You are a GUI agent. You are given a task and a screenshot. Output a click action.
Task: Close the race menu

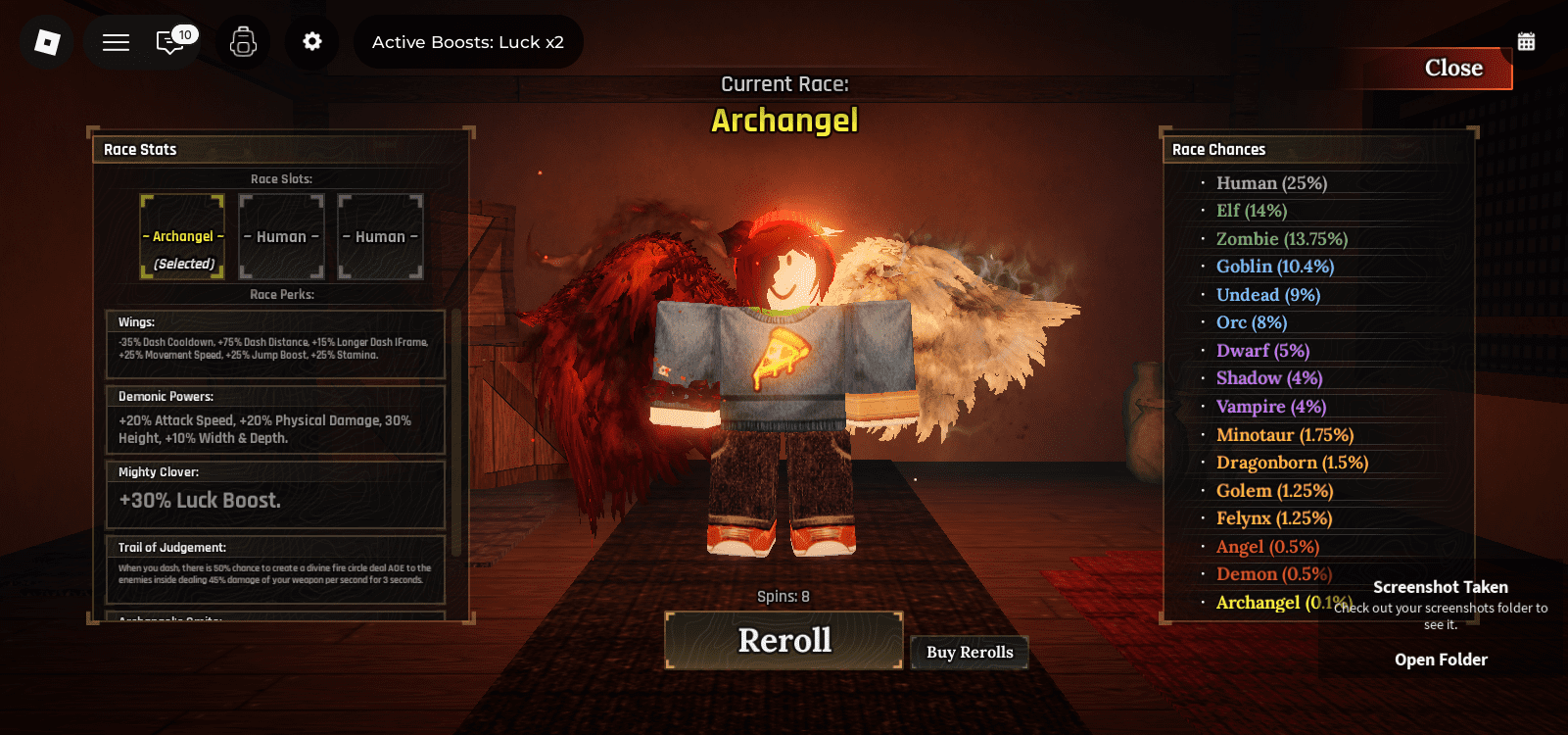pos(1452,68)
